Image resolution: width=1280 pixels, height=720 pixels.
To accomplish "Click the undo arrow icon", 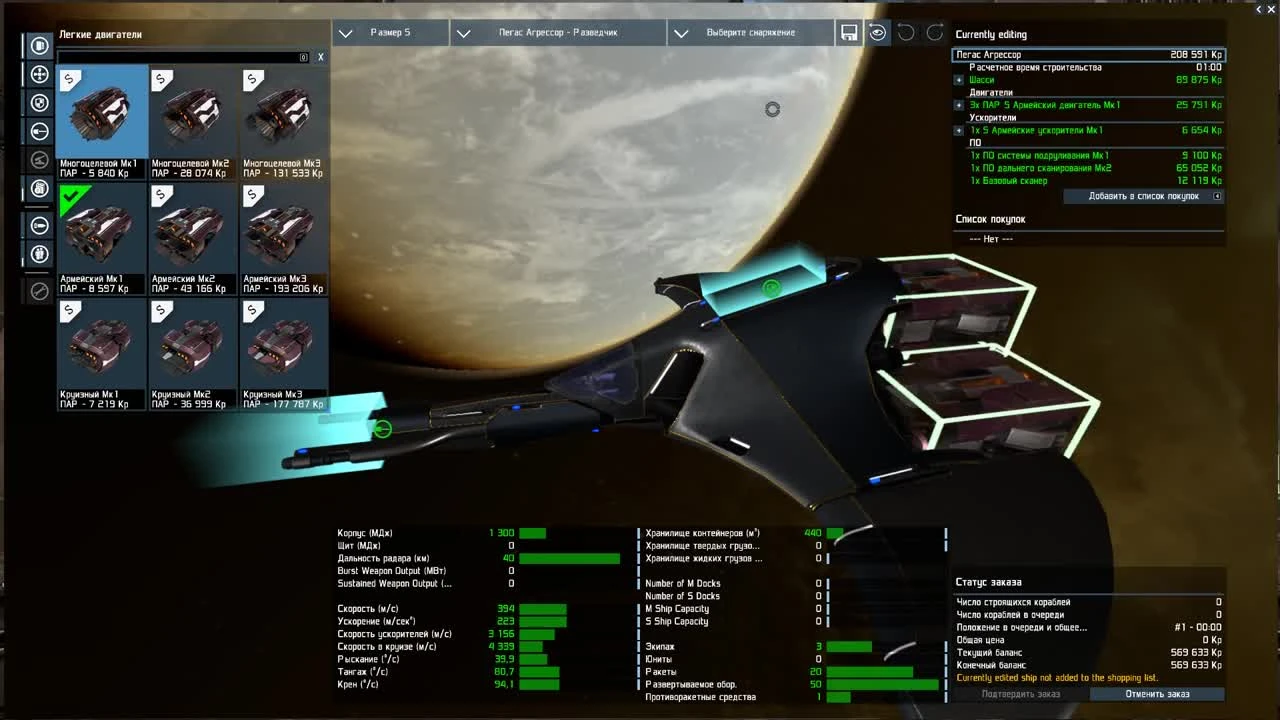I will coord(905,31).
